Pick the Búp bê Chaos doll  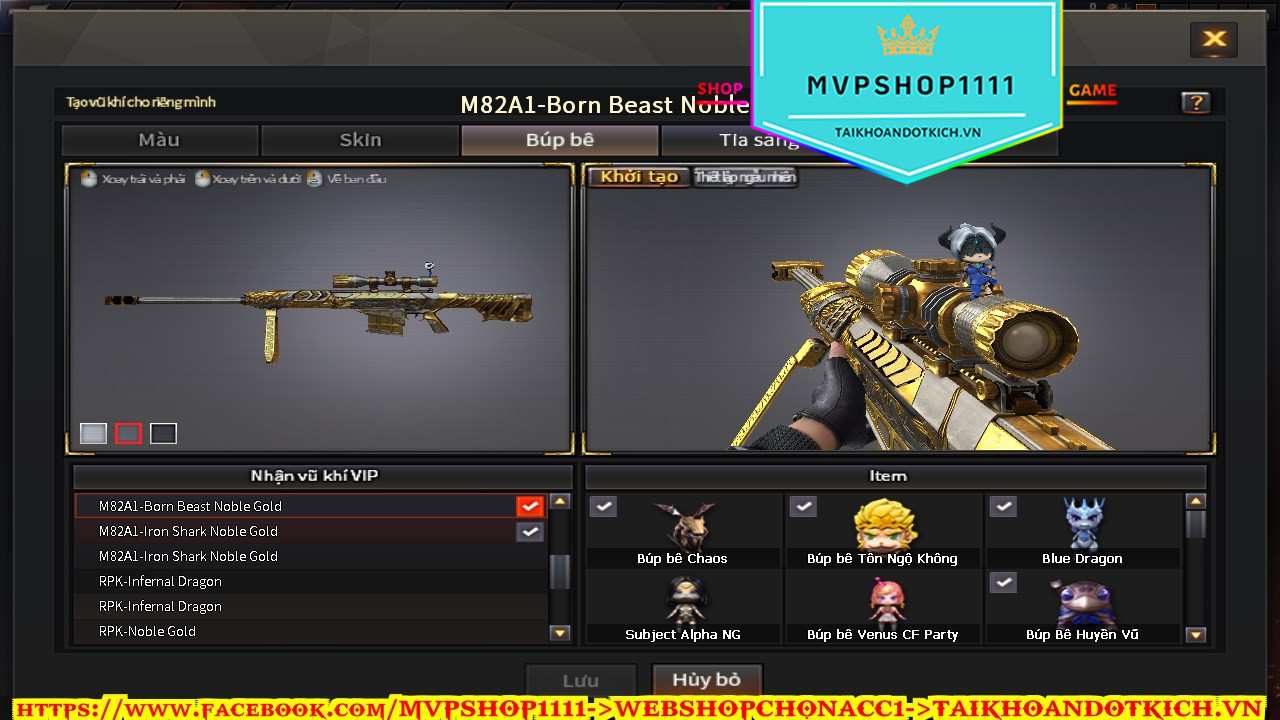[683, 531]
